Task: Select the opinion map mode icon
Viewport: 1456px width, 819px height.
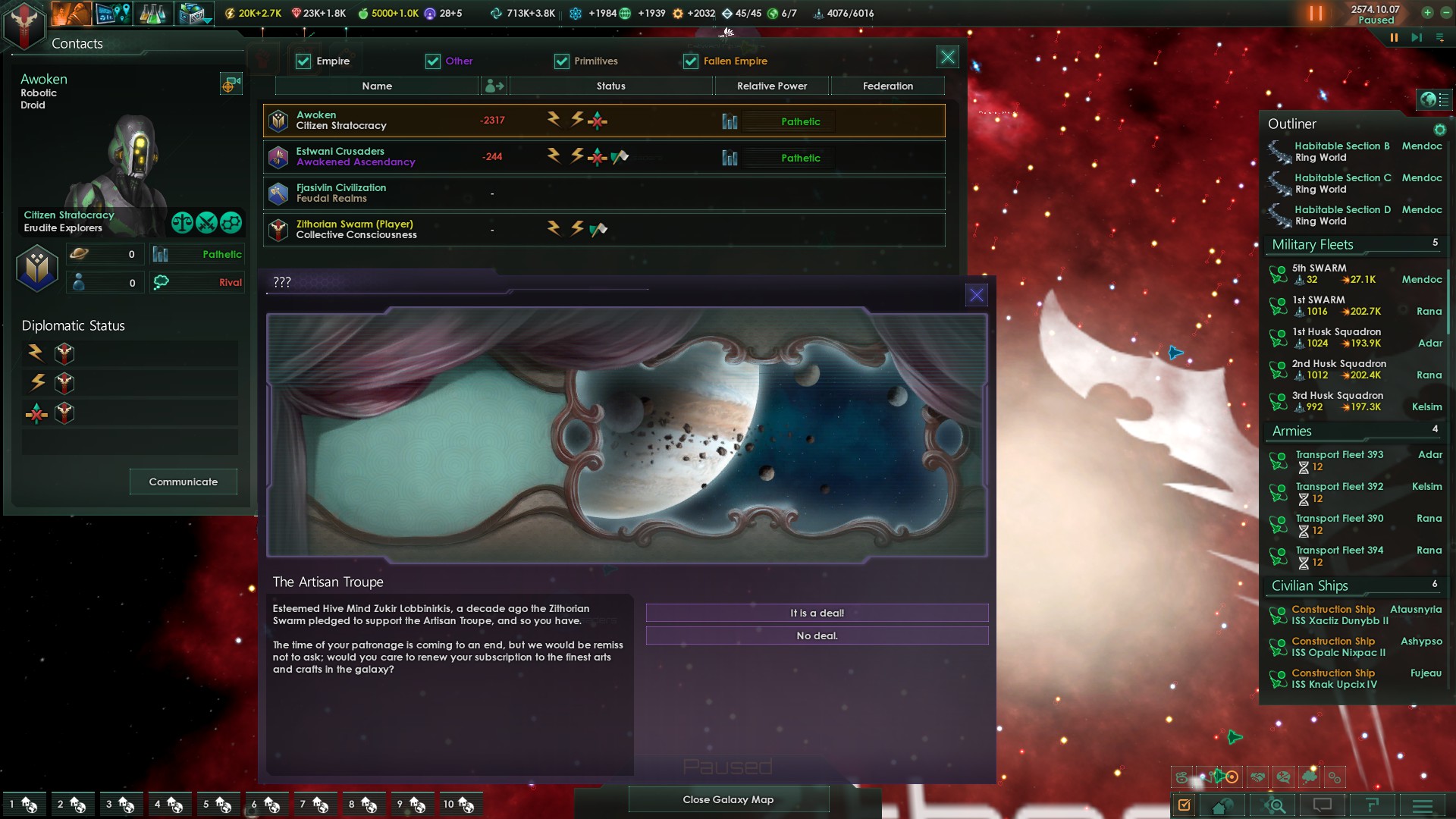Action: click(x=1283, y=777)
